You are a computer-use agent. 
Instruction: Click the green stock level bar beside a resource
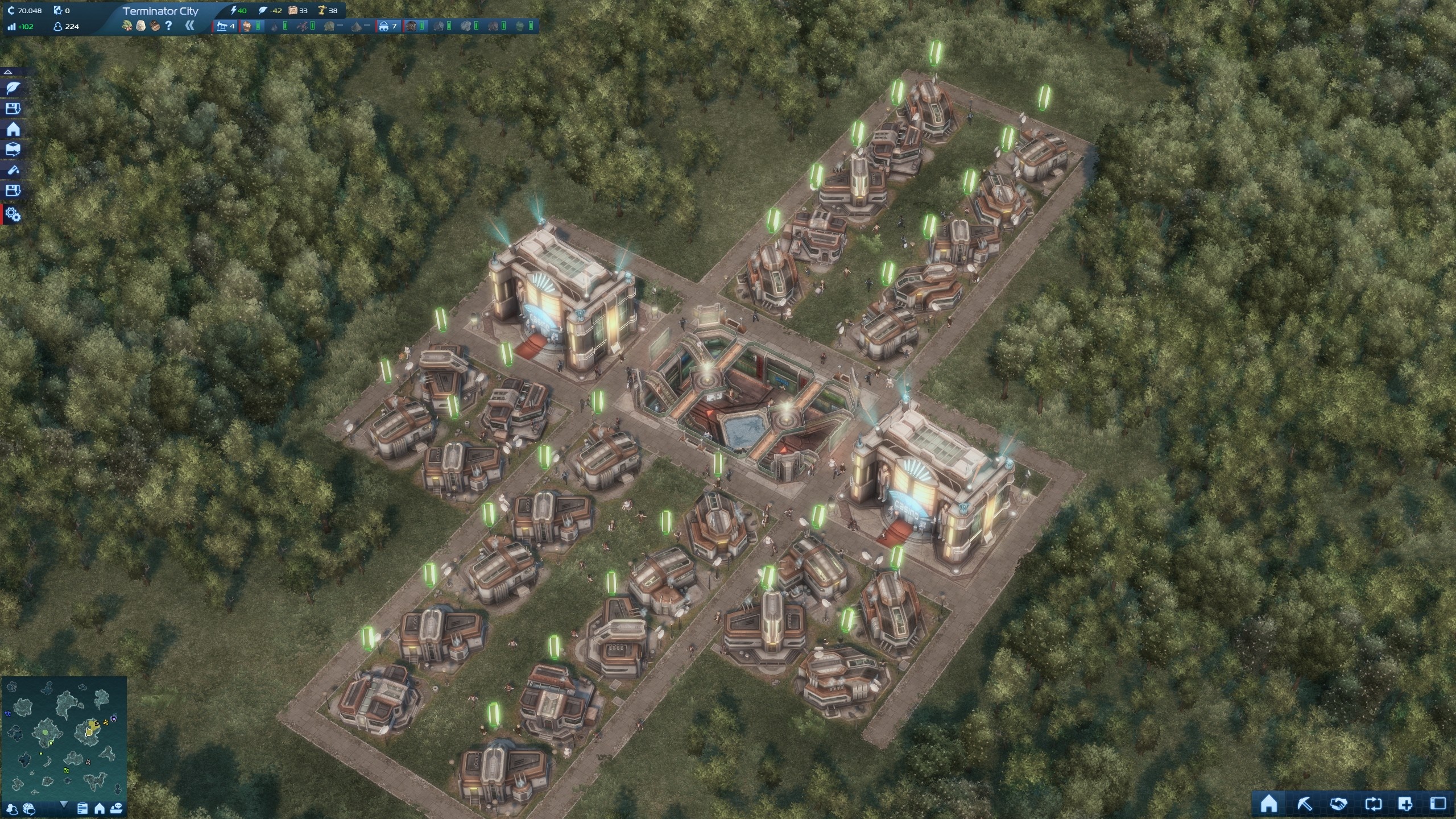pyautogui.click(x=259, y=26)
